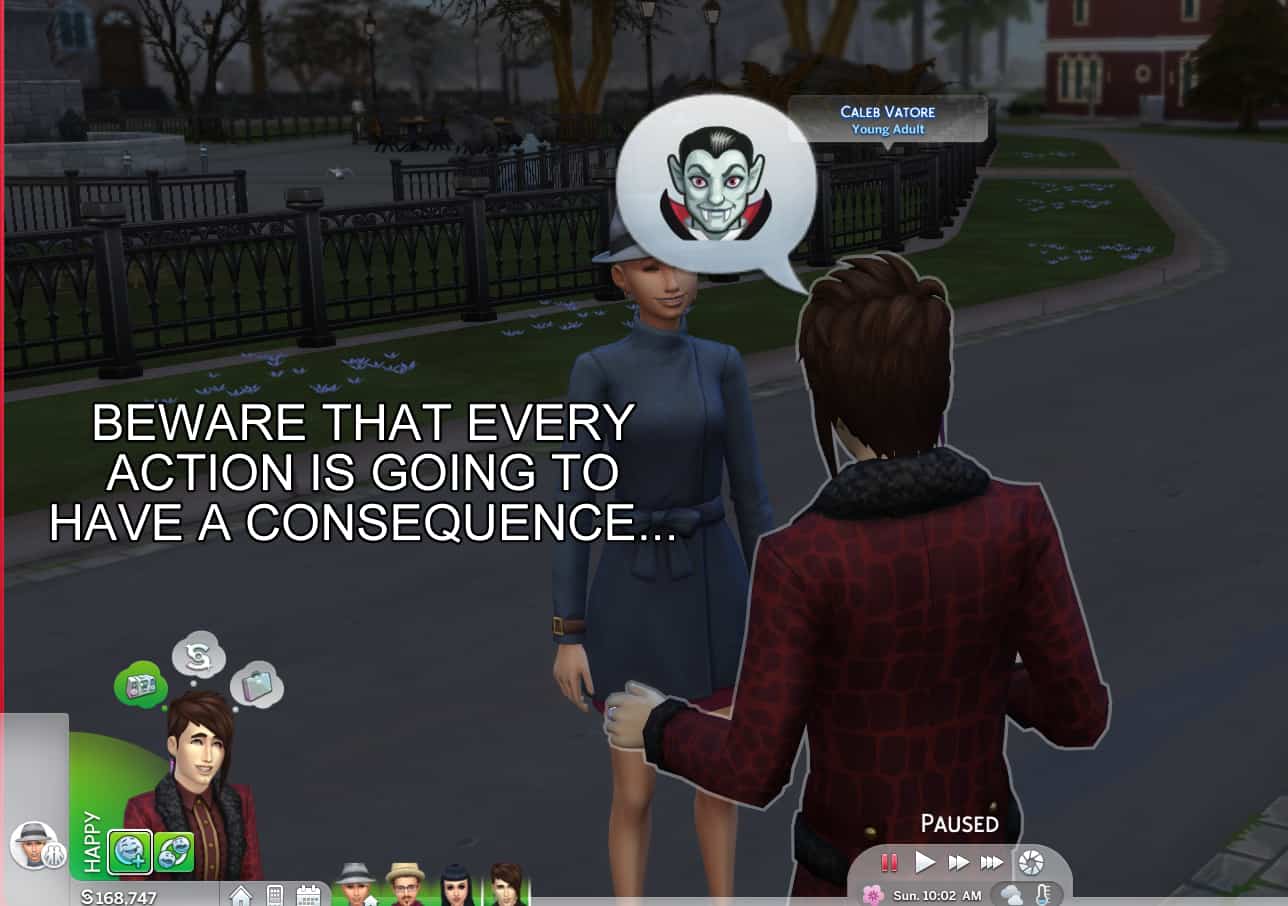Choose the briefcase whim thought bubble
Viewport: 1288px width, 906px height.
(258, 685)
